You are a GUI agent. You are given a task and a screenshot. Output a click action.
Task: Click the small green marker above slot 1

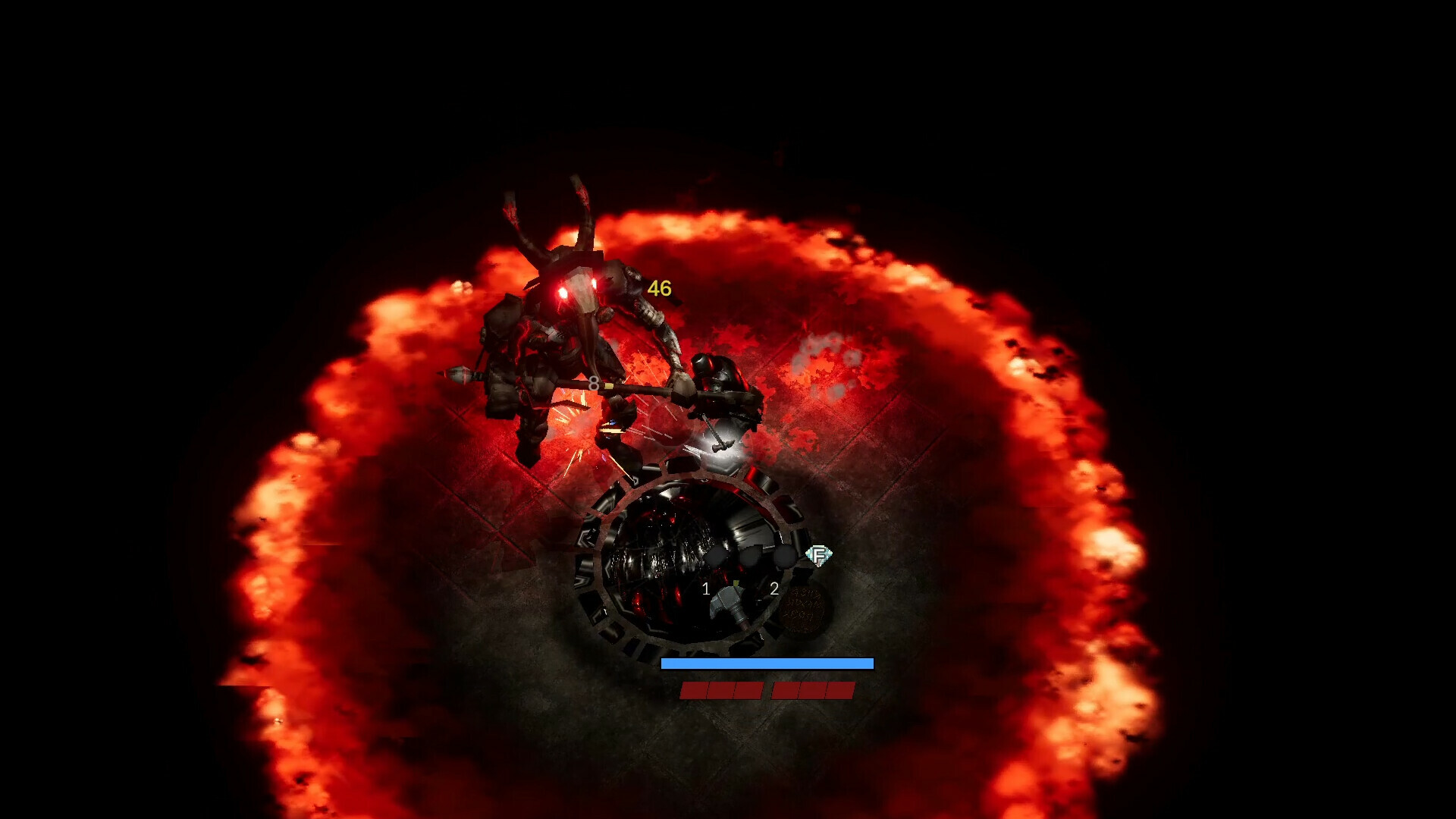(735, 582)
